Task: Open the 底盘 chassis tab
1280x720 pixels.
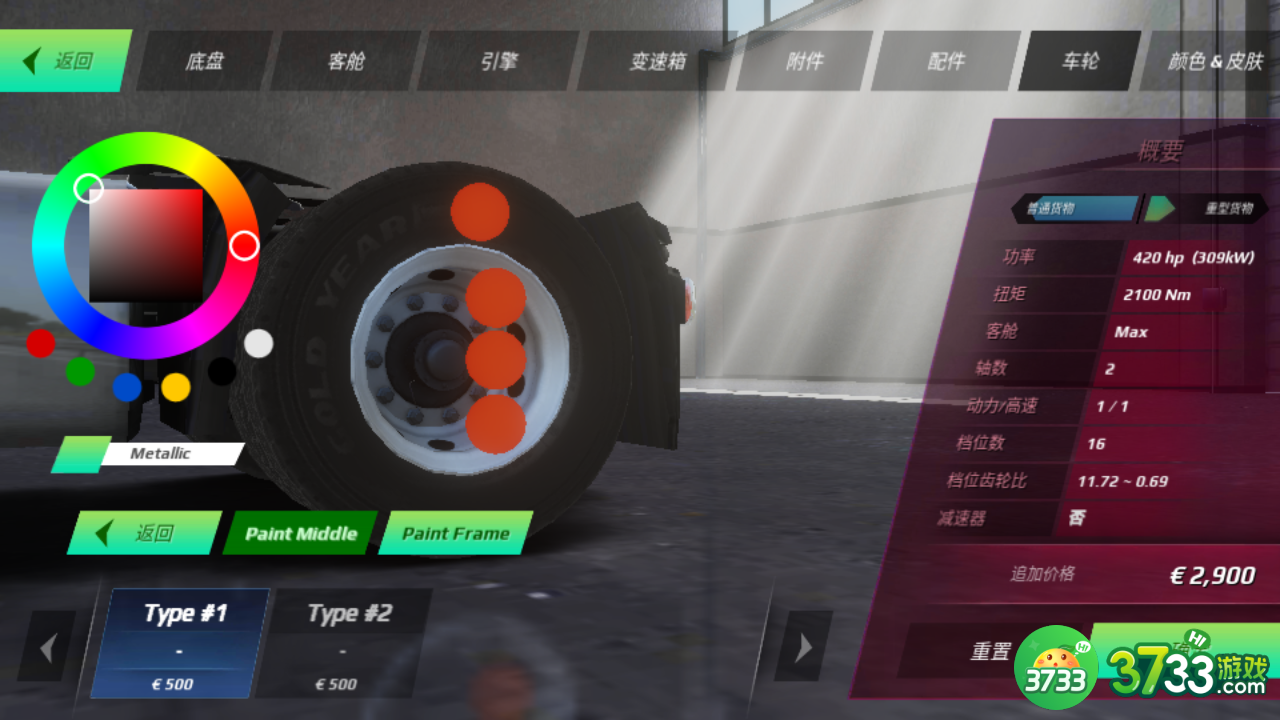Action: [205, 62]
